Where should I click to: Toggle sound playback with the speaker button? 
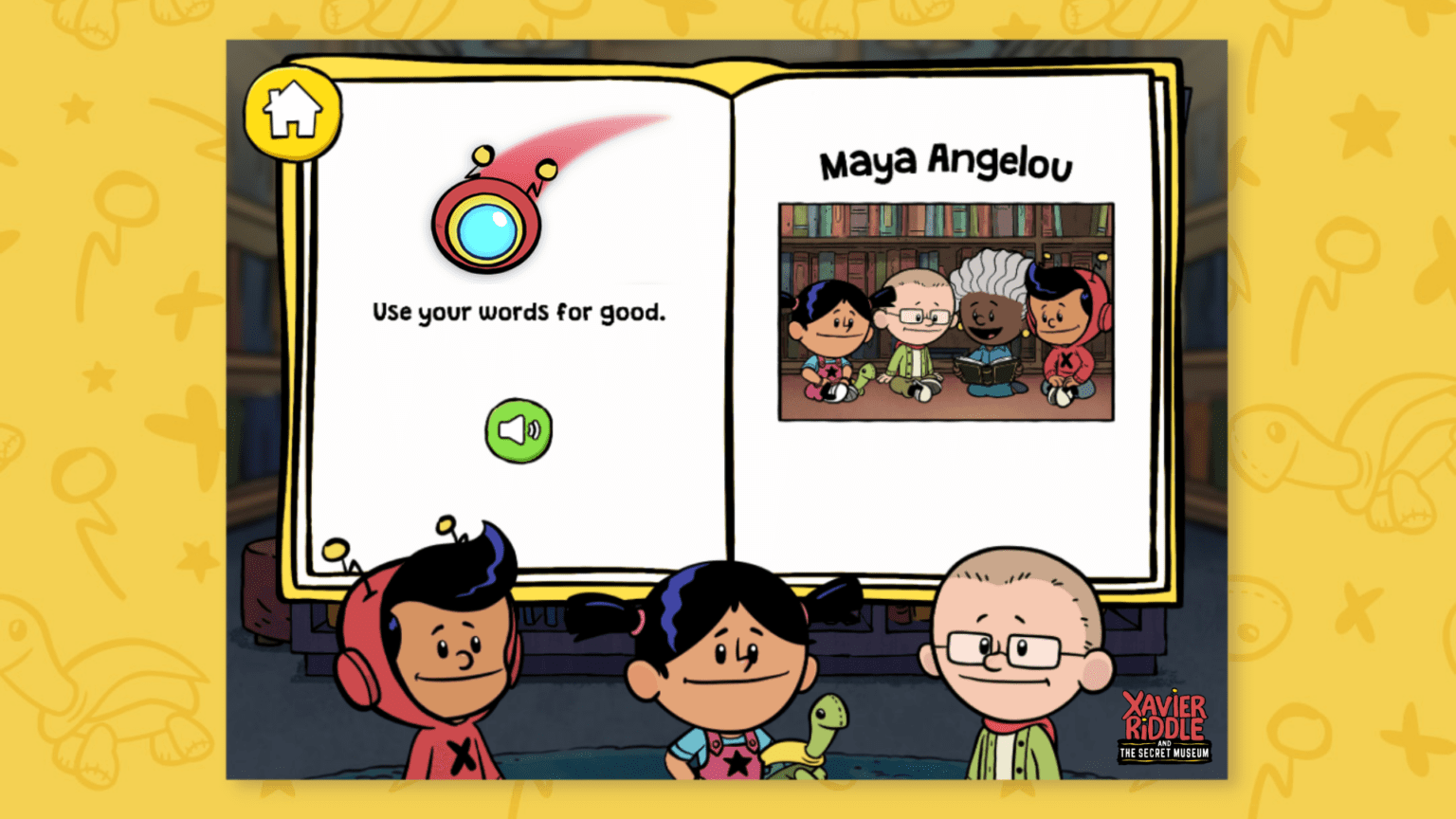[x=518, y=428]
